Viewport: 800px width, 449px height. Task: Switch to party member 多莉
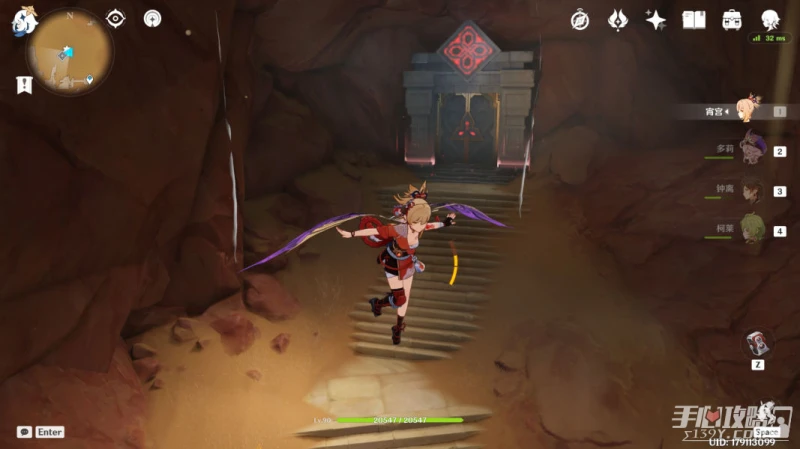point(752,150)
